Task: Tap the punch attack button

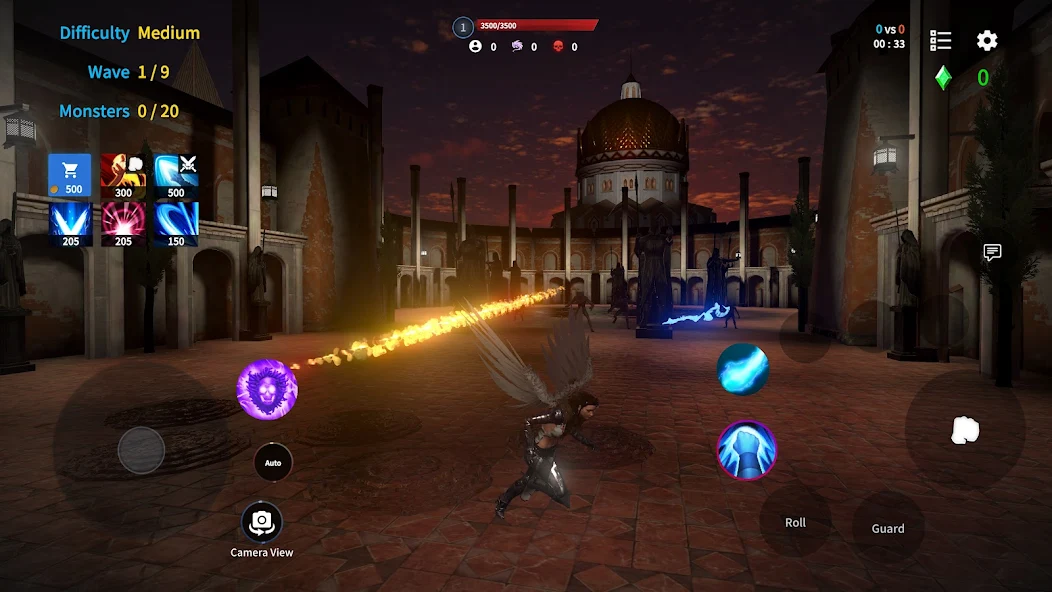Action: 964,430
